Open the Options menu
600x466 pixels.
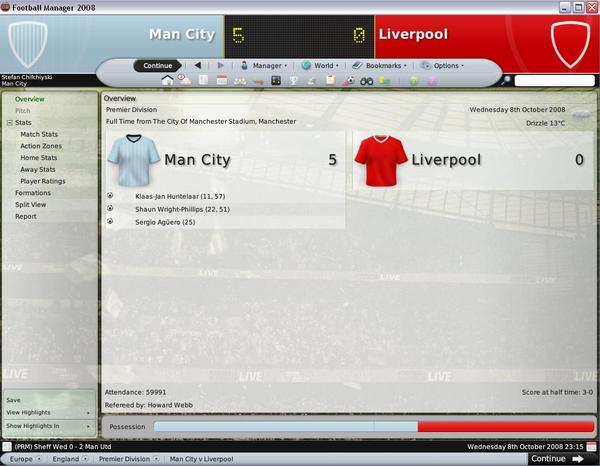click(445, 66)
